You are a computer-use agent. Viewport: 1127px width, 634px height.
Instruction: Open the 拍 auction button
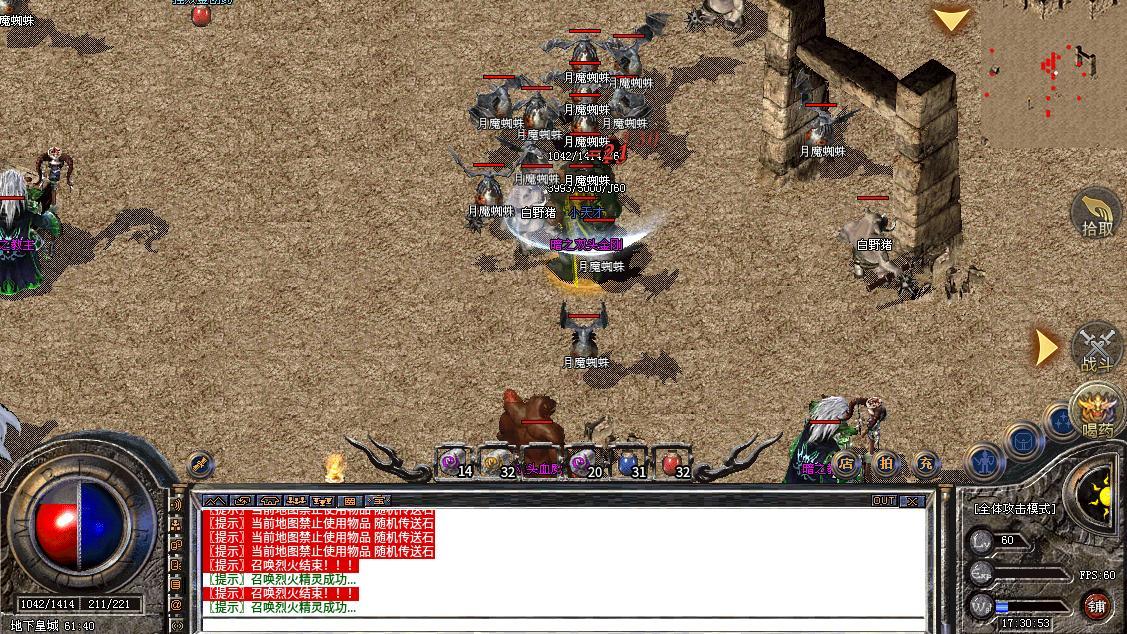(886, 463)
